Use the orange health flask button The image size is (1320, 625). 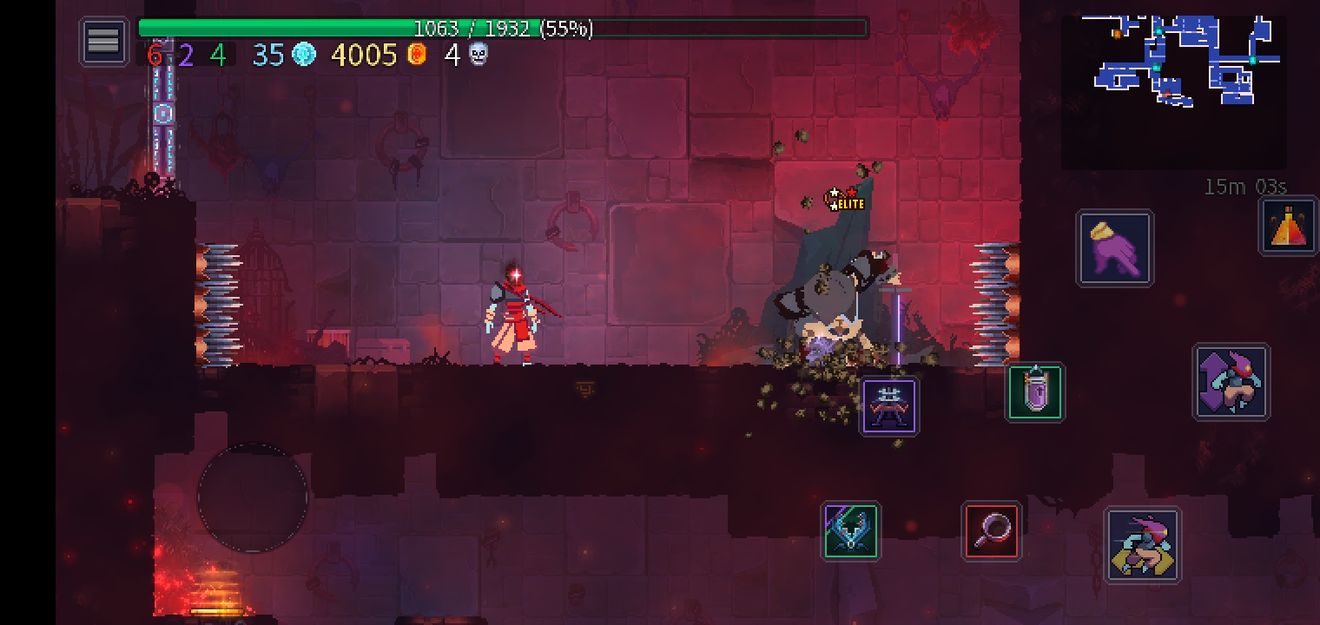click(x=1288, y=226)
